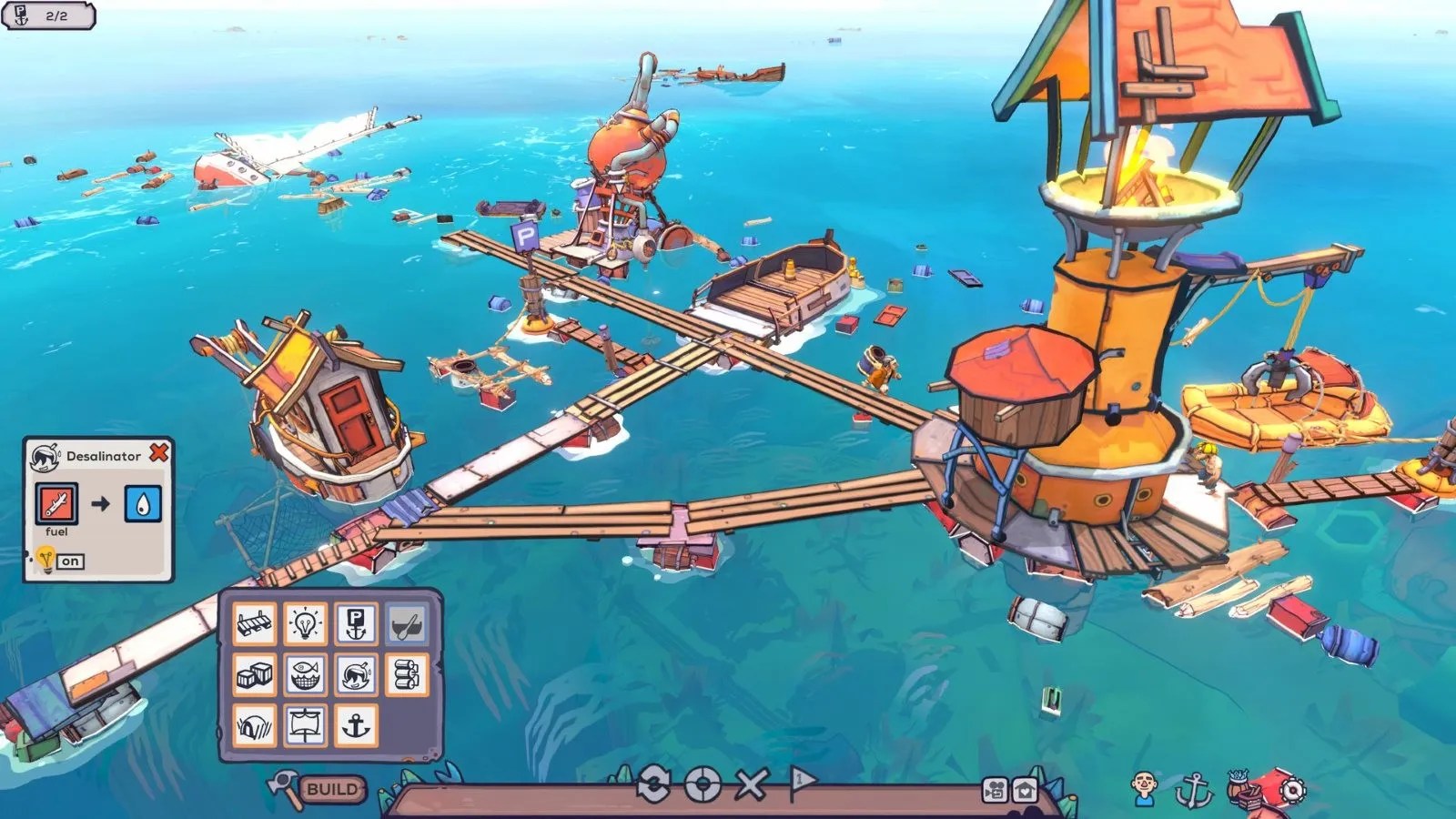The image size is (1456, 819).
Task: Close the Desalinator panel with the red X
Action: 161,451
